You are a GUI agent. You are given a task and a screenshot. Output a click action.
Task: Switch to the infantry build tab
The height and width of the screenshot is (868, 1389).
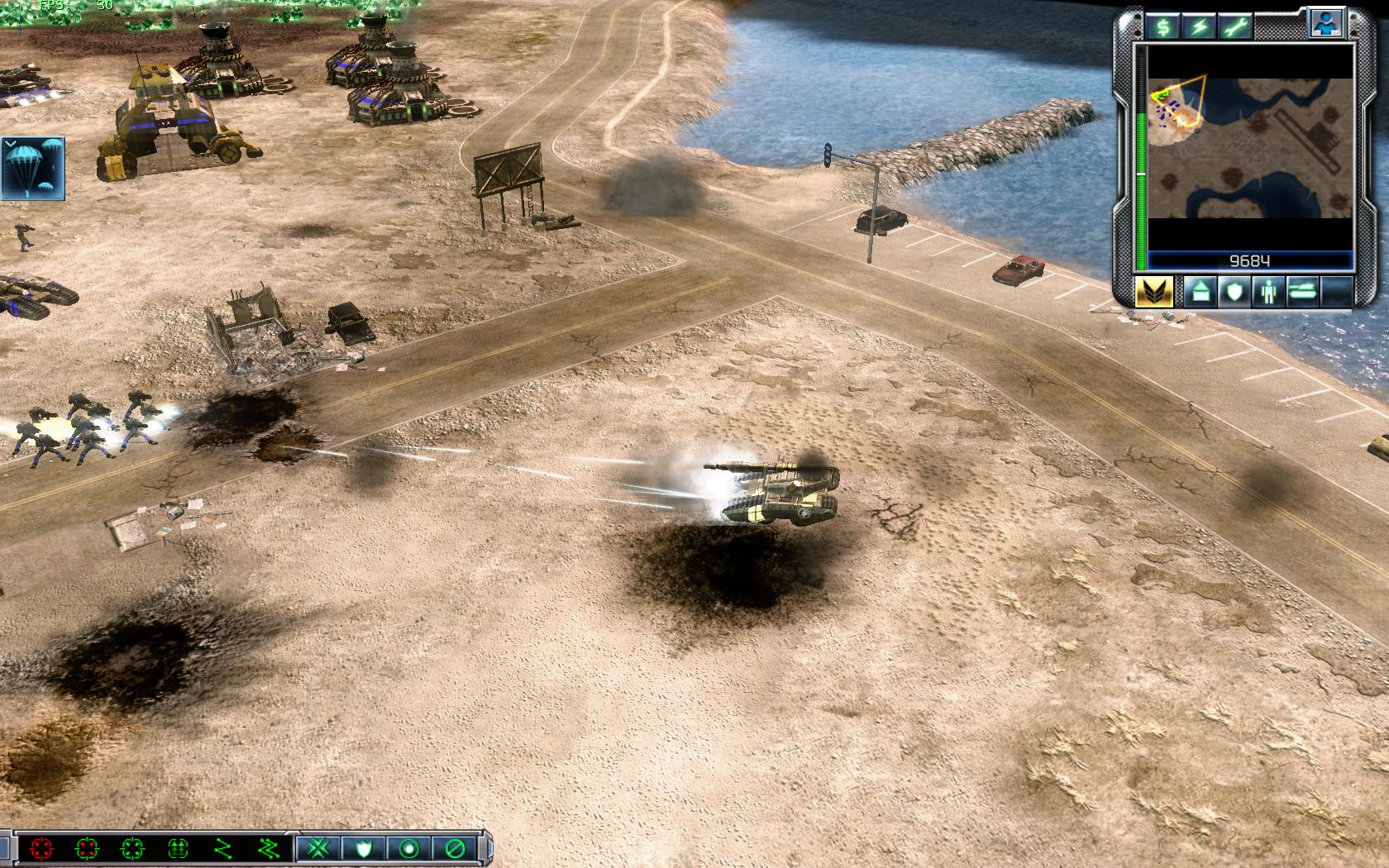point(1267,292)
